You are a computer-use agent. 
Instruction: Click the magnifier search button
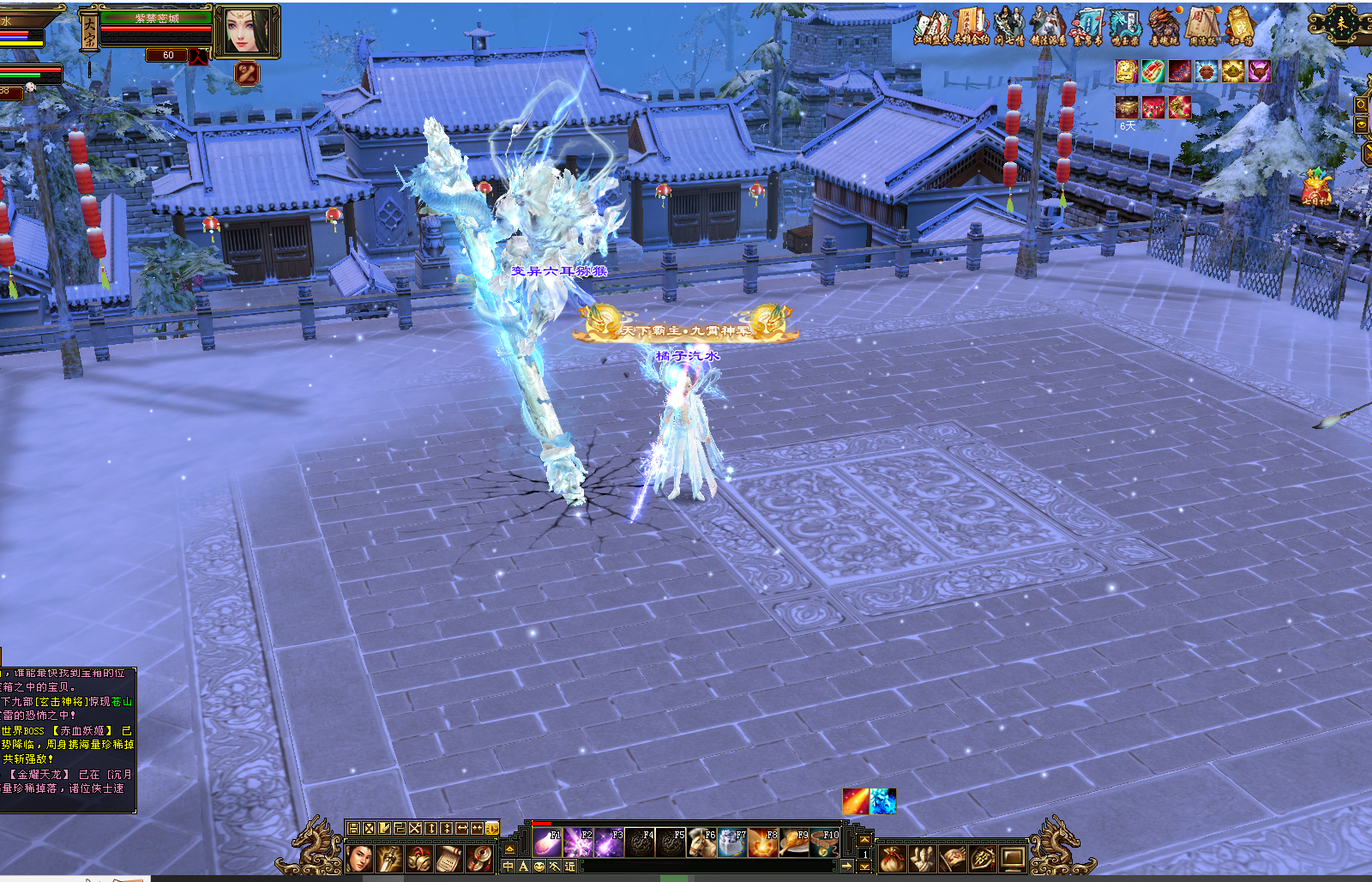(x=1362, y=105)
